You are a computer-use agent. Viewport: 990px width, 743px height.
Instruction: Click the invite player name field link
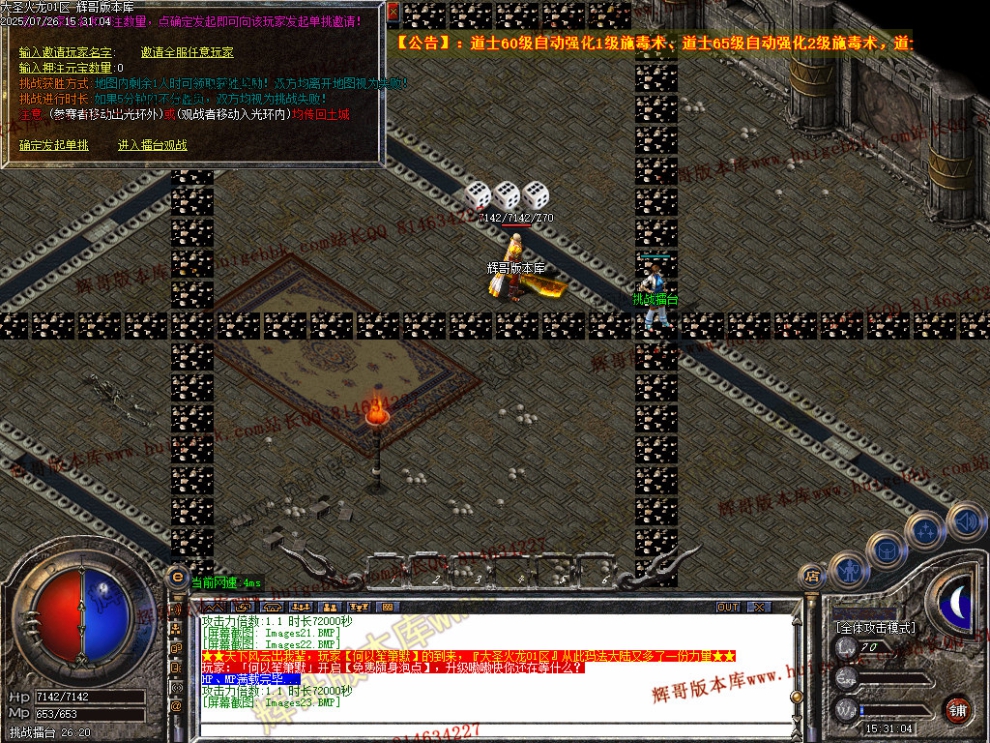click(x=67, y=53)
